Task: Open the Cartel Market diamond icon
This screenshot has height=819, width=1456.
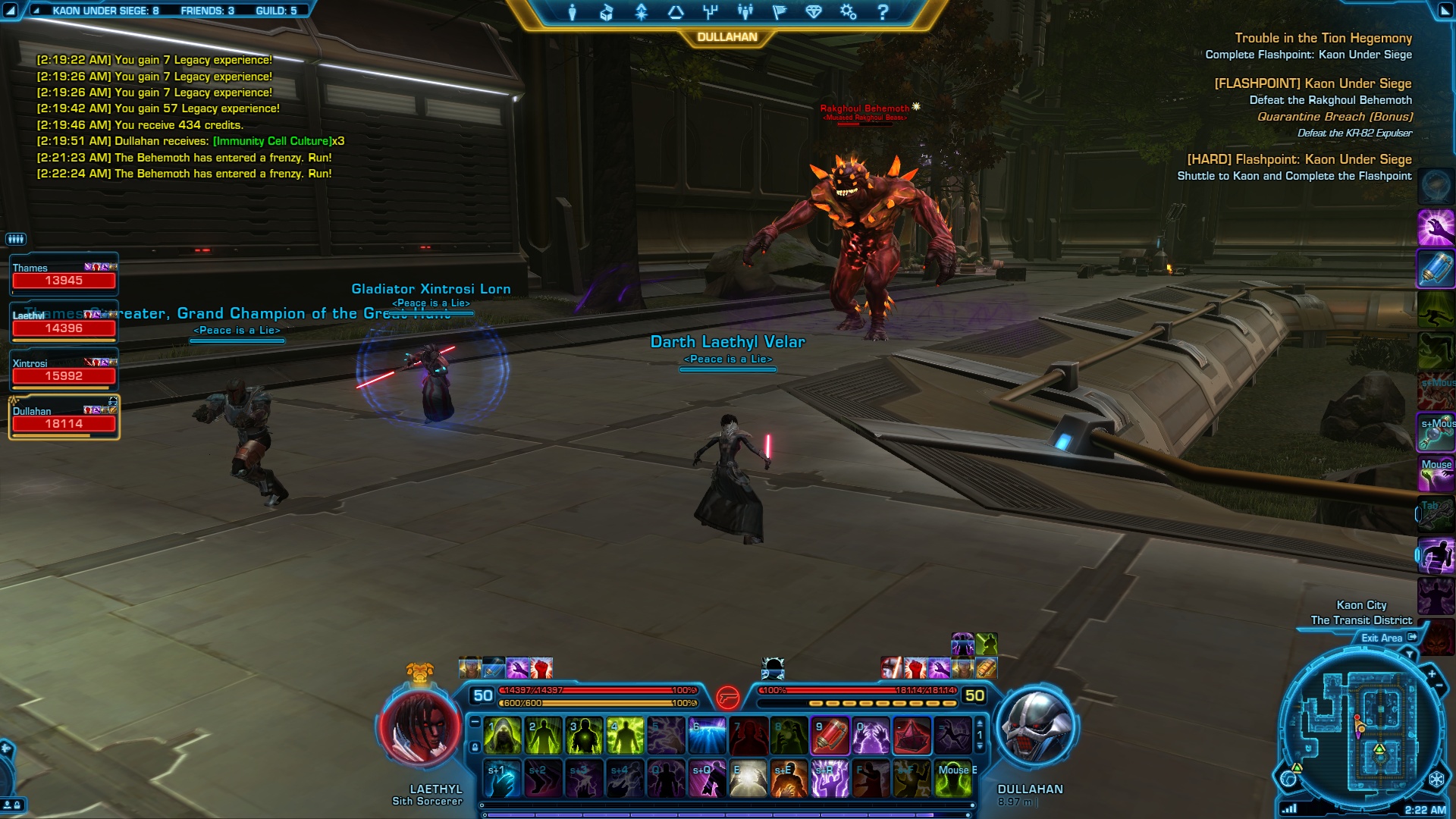Action: (814, 12)
